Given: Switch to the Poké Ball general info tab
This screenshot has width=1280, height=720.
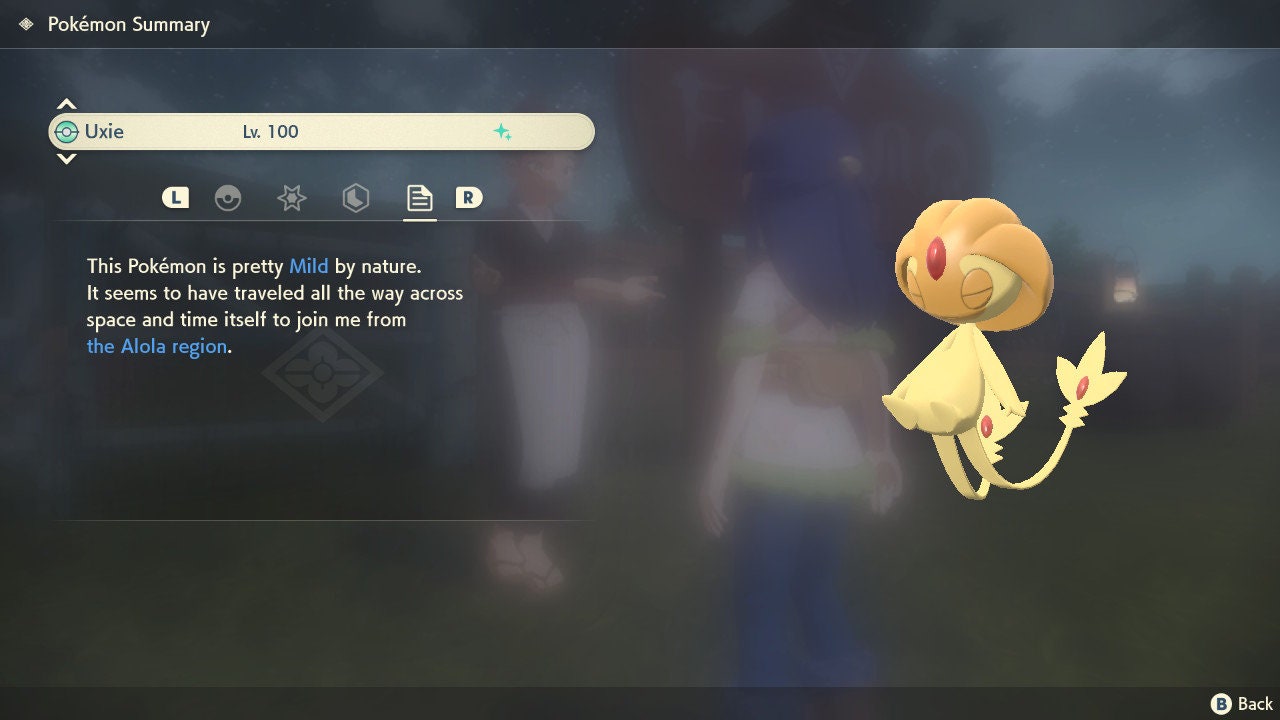Looking at the screenshot, I should pyautogui.click(x=228, y=198).
